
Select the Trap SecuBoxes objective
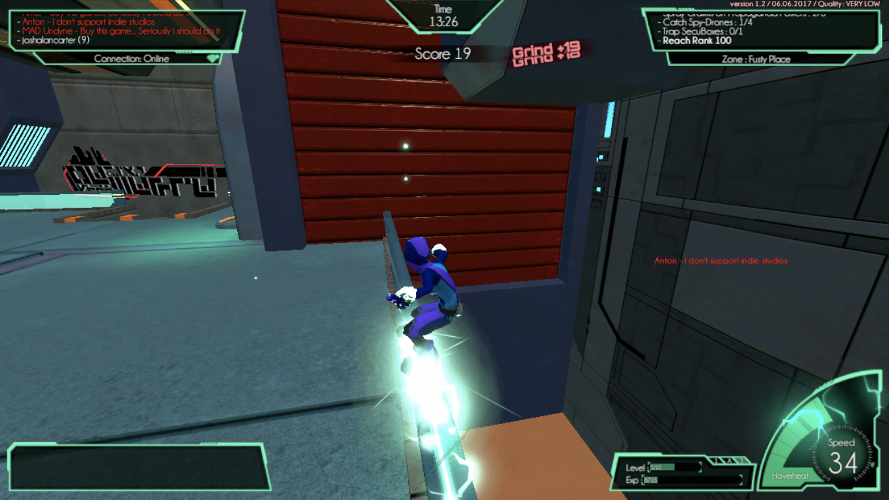(702, 30)
